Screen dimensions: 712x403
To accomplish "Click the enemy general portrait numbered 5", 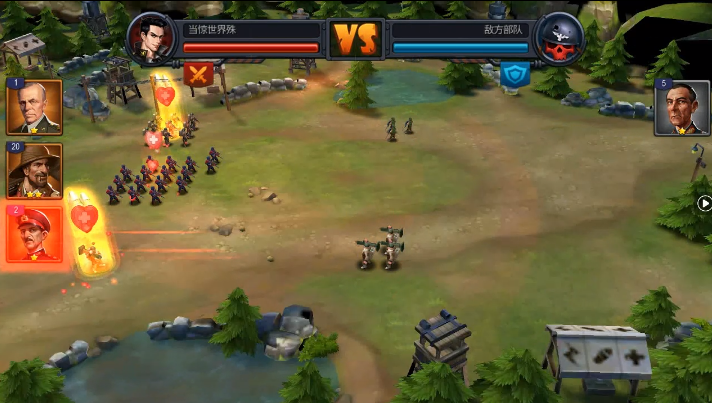I will coord(682,108).
